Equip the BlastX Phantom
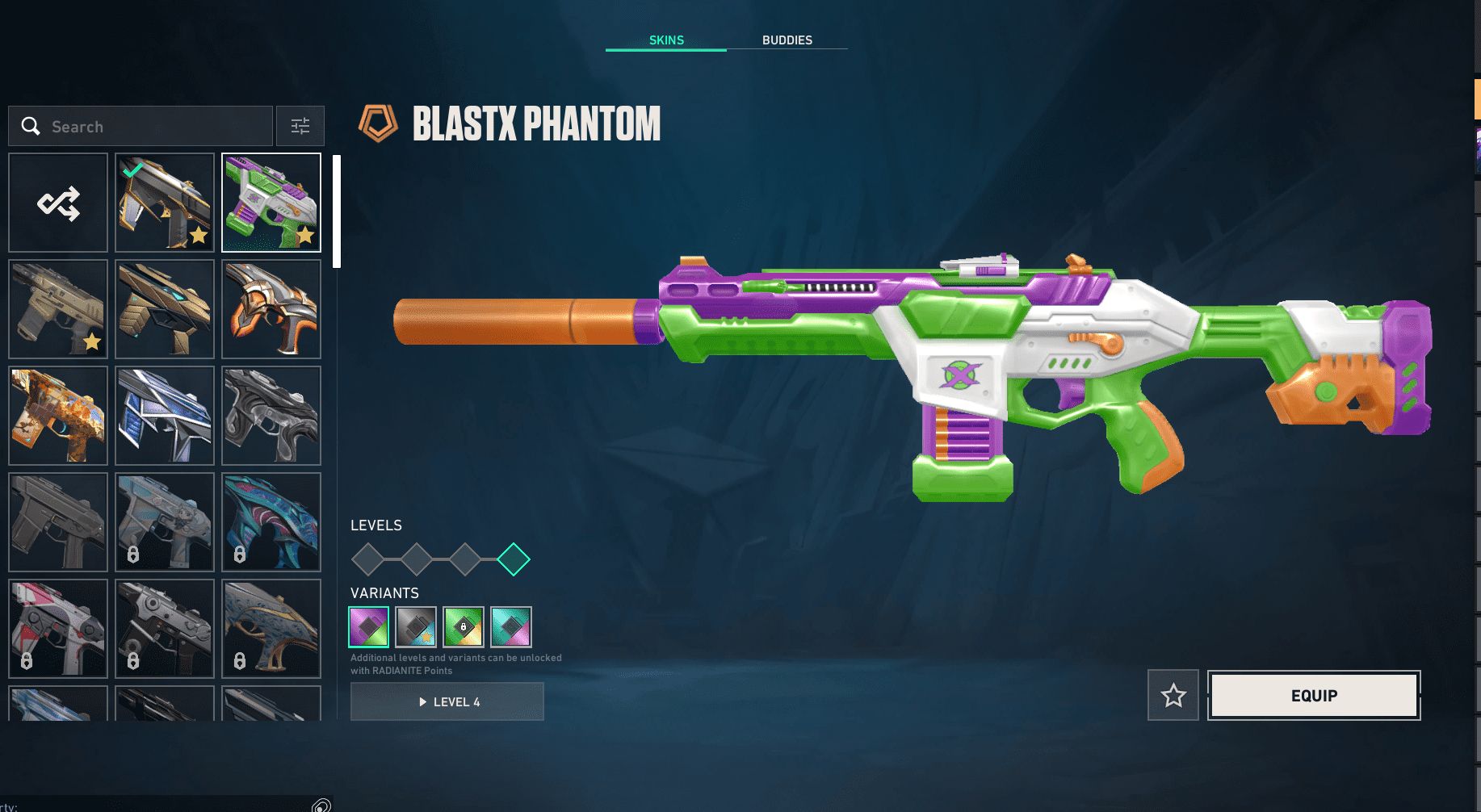Viewport: 1481px width, 812px height. (x=1314, y=695)
